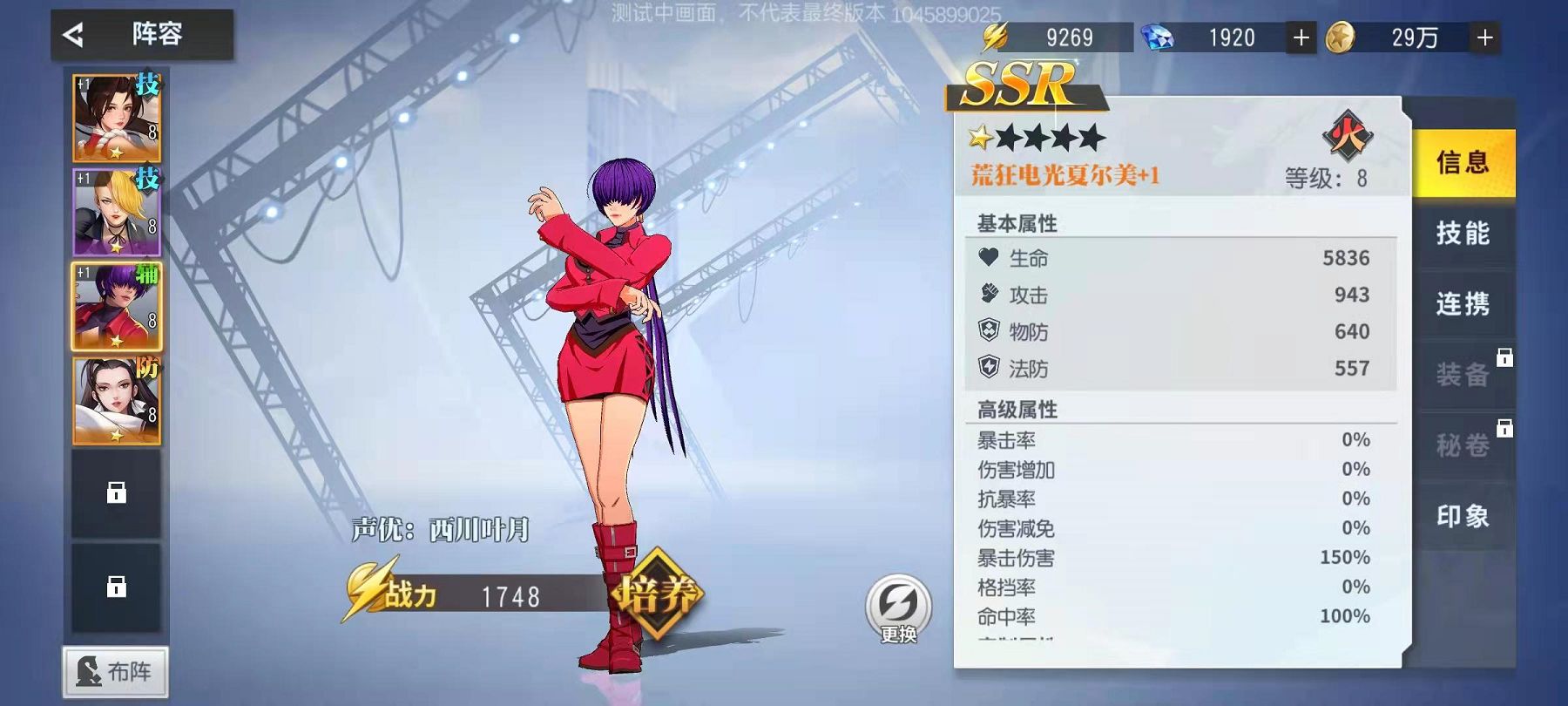The height and width of the screenshot is (706, 1568).
Task: Open the 布阵 formation button
Action: [115, 671]
